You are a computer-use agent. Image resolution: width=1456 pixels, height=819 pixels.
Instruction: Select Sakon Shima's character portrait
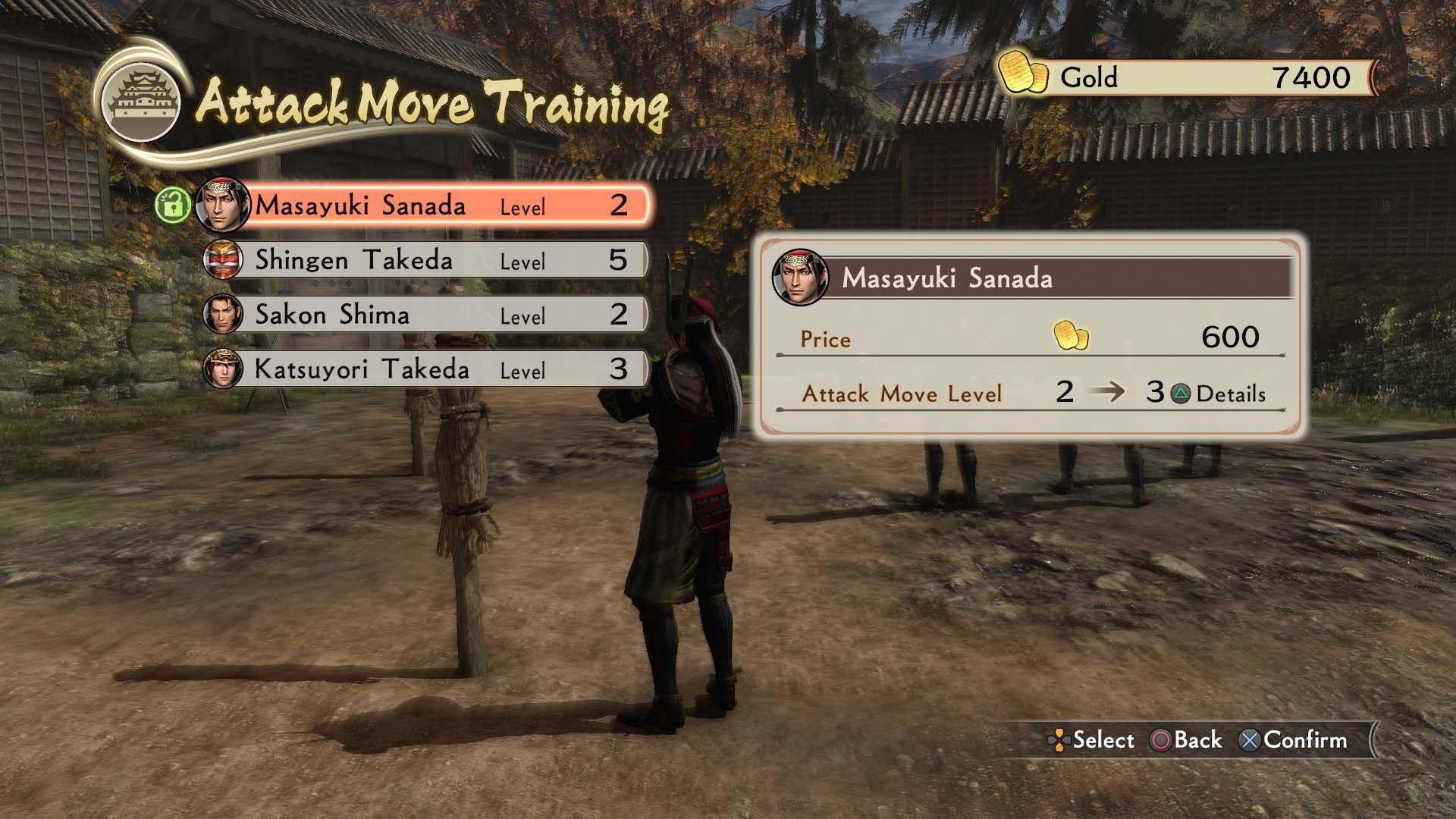(x=223, y=315)
